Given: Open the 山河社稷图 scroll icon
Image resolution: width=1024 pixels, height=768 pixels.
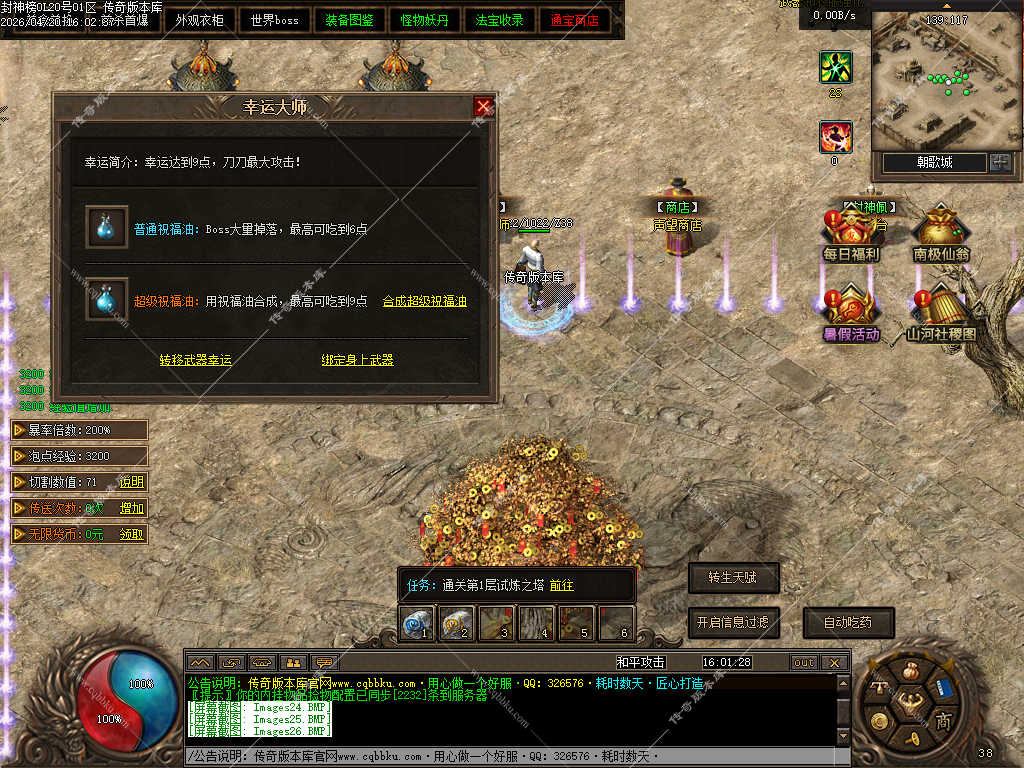Looking at the screenshot, I should click(x=941, y=315).
